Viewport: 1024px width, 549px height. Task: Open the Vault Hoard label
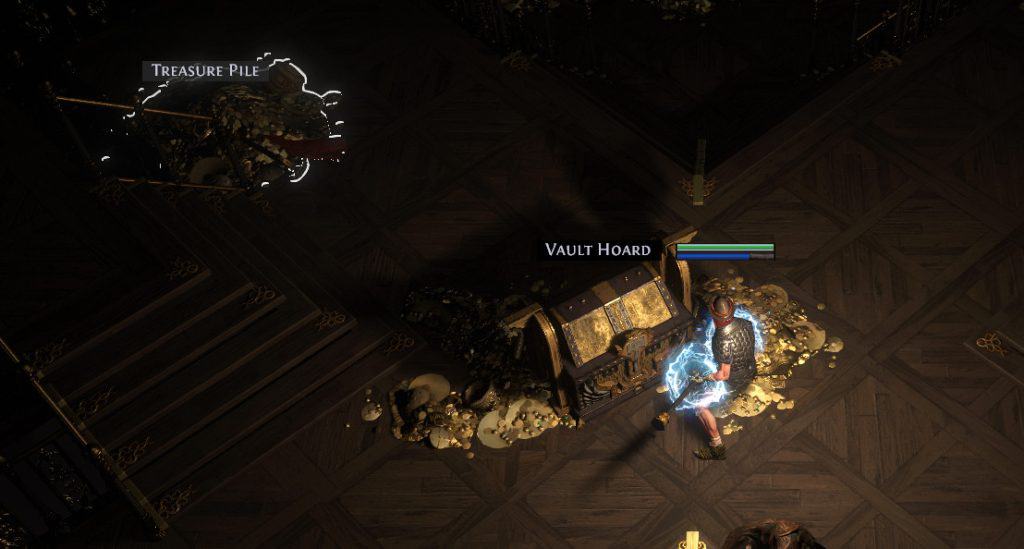point(598,250)
